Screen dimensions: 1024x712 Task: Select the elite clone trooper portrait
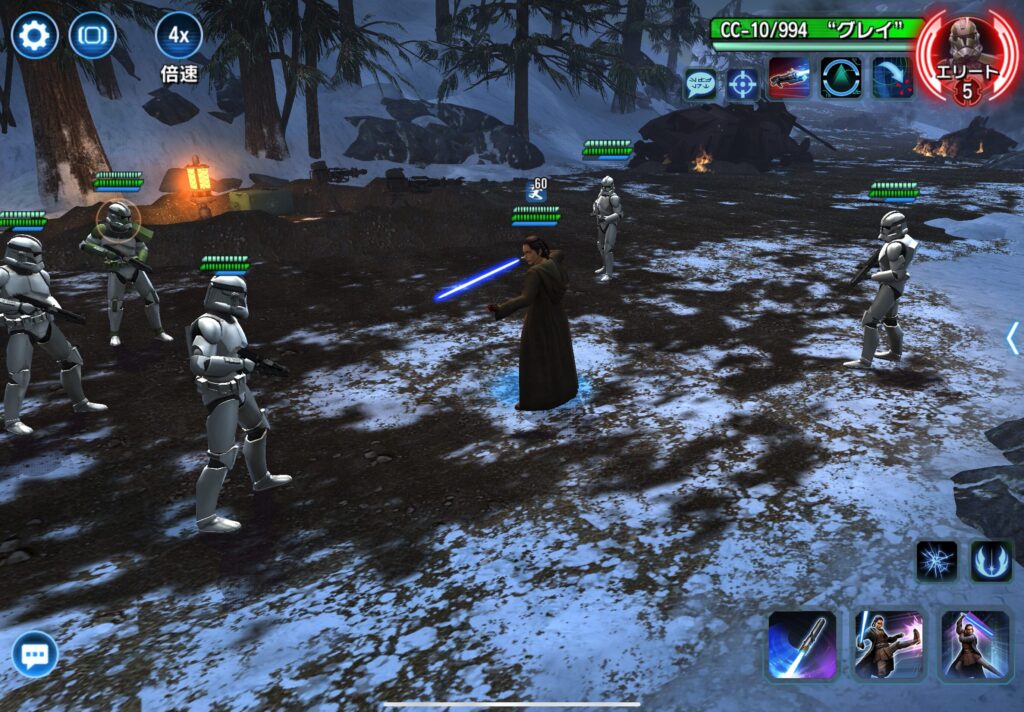[x=966, y=54]
